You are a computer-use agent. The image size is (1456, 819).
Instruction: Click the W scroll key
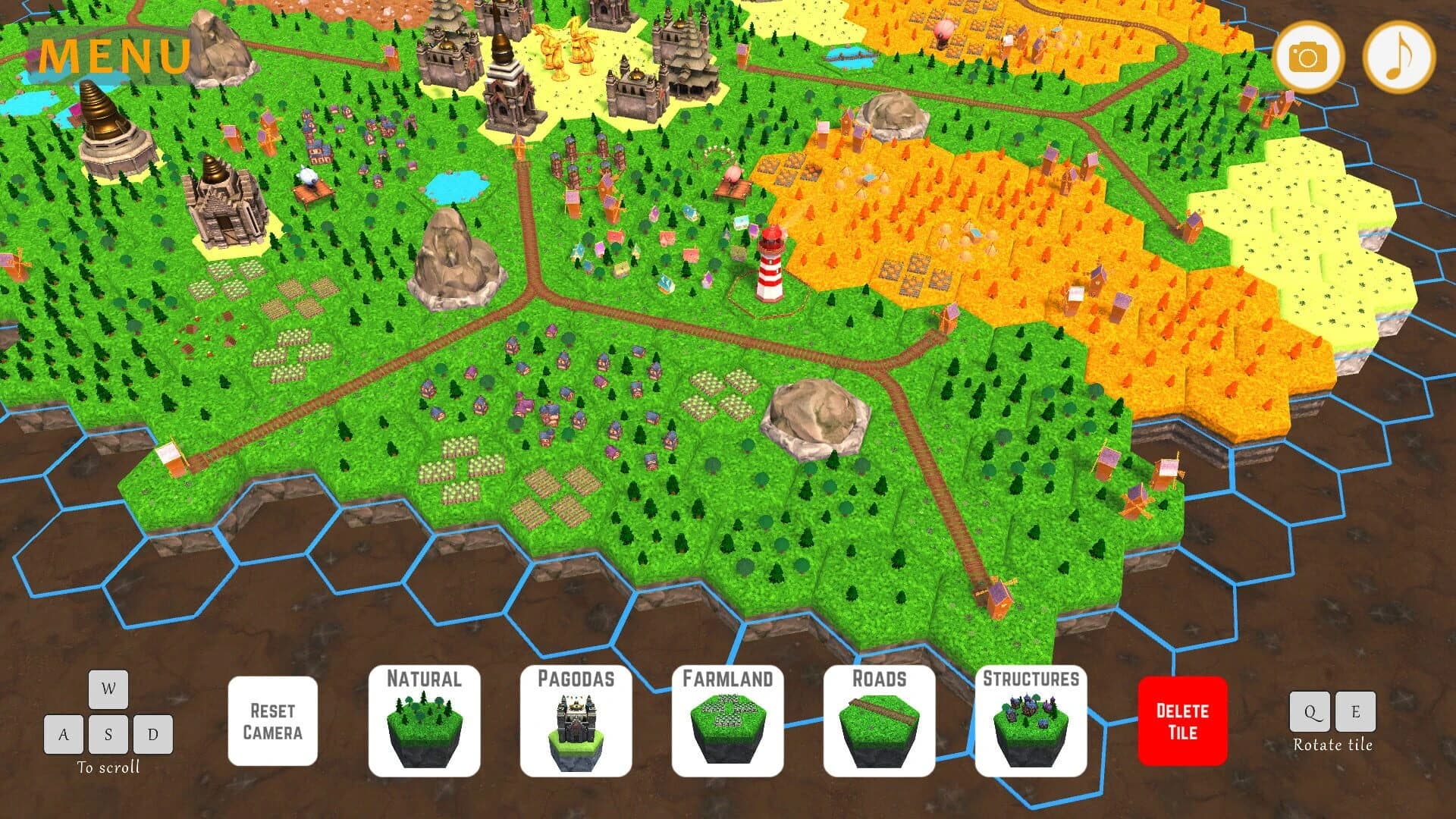pyautogui.click(x=108, y=690)
